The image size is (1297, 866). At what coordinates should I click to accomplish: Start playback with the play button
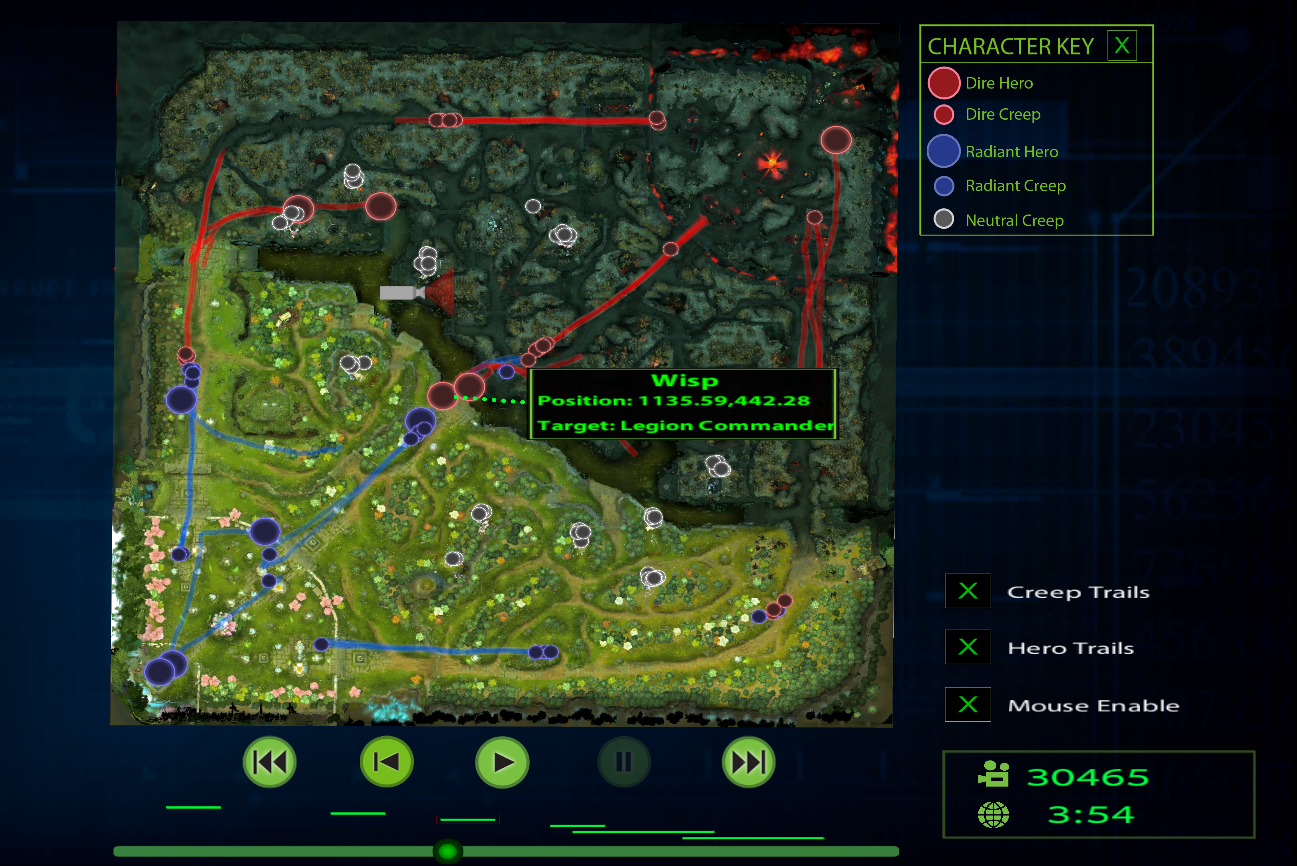pyautogui.click(x=502, y=763)
